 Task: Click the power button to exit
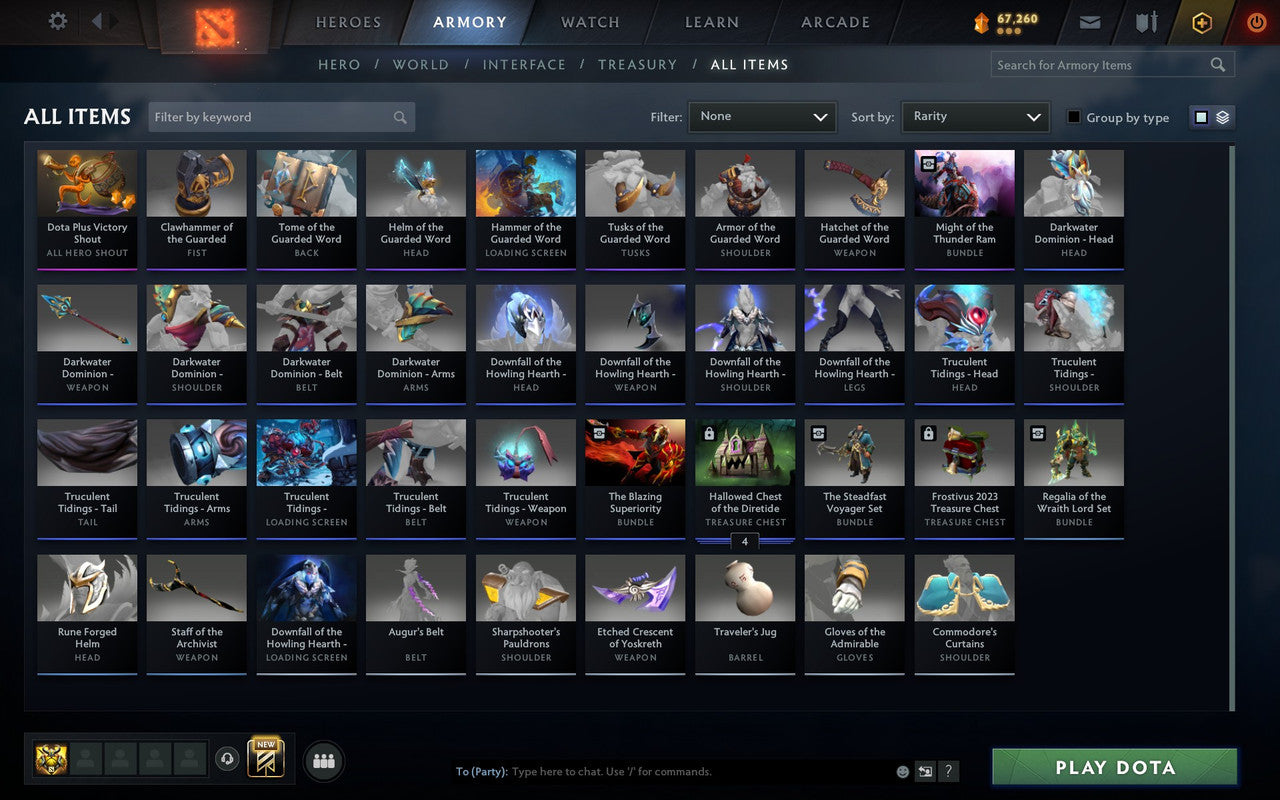1256,22
